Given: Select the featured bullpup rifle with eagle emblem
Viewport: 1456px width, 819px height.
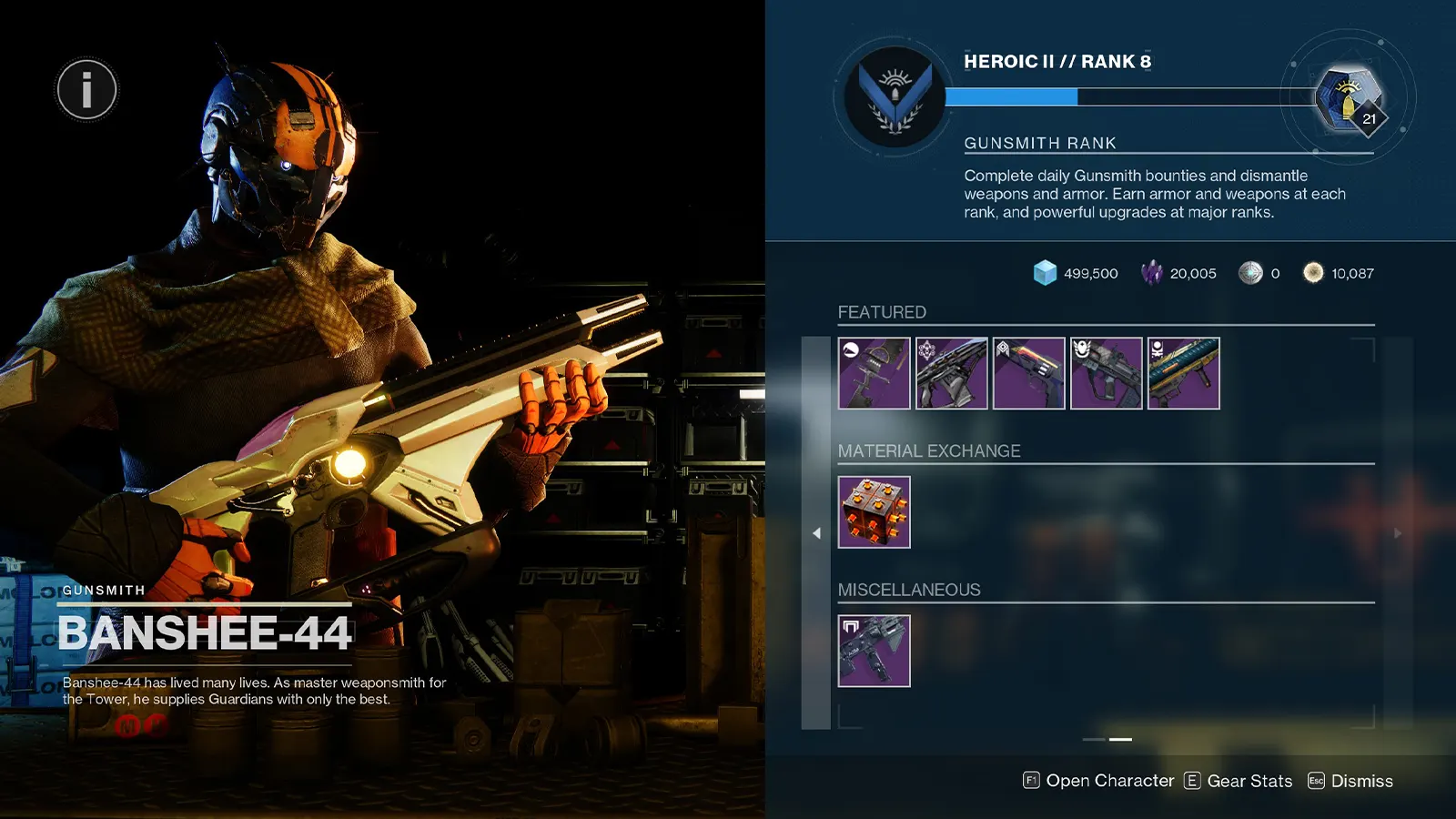Looking at the screenshot, I should [1107, 373].
